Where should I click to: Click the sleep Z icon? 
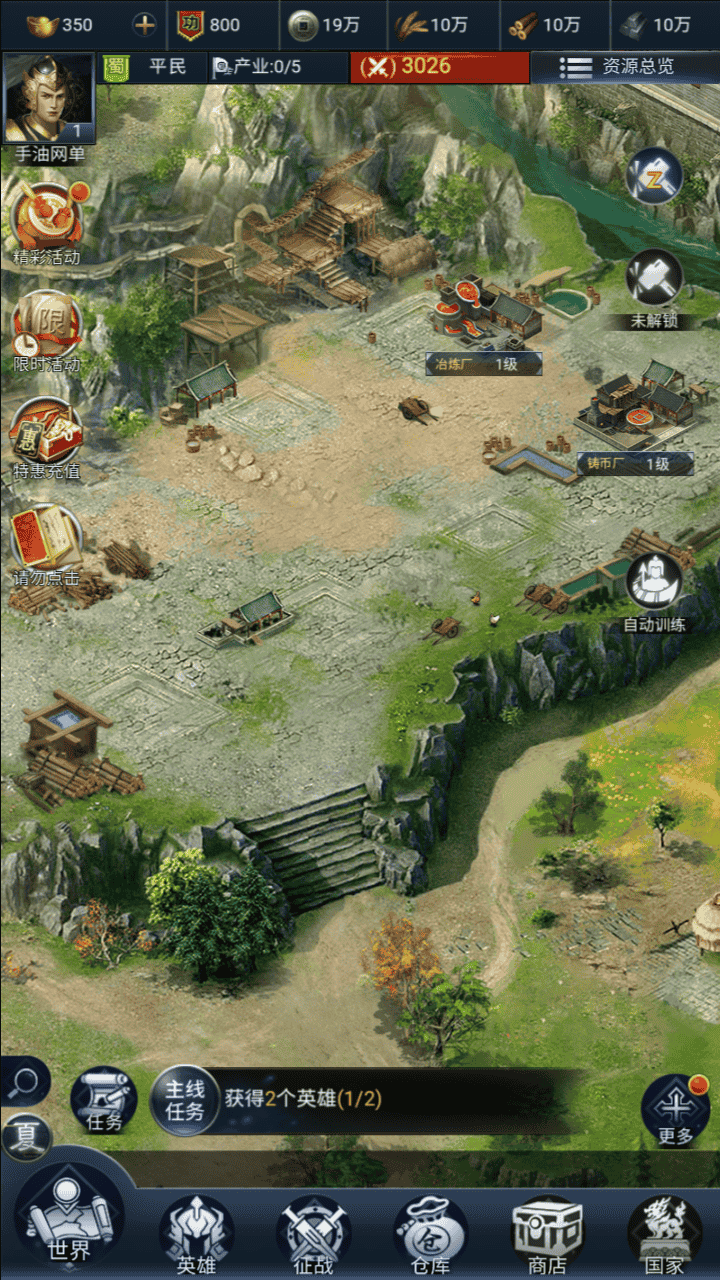654,178
